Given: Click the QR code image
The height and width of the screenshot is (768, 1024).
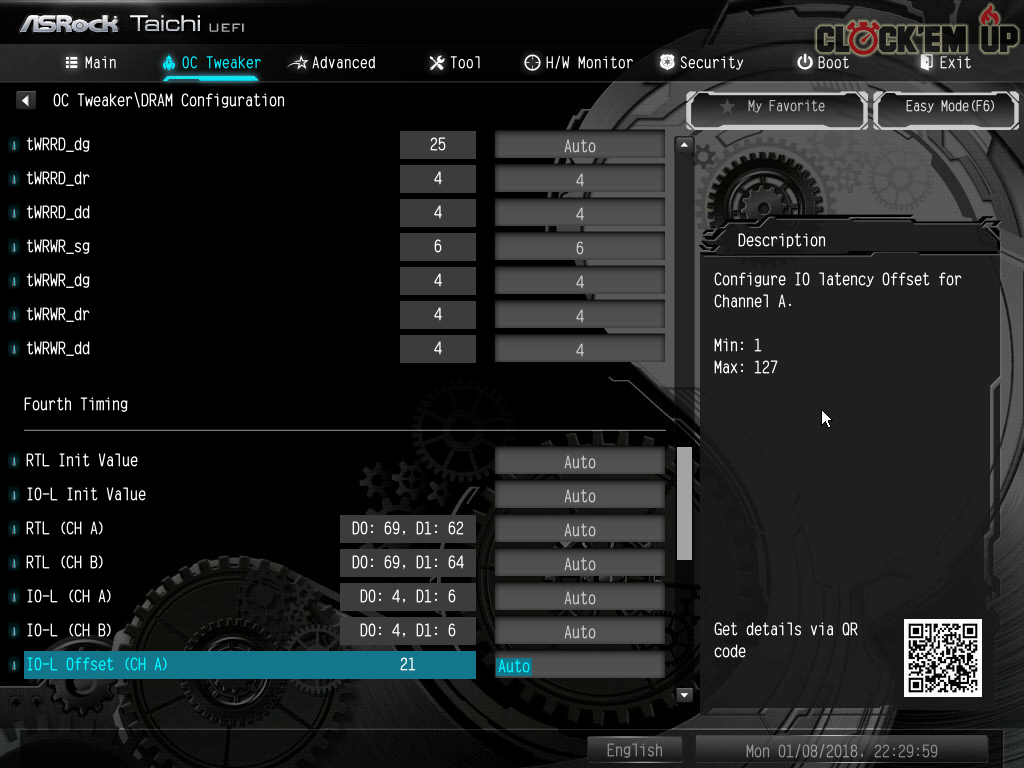Looking at the screenshot, I should tap(943, 658).
